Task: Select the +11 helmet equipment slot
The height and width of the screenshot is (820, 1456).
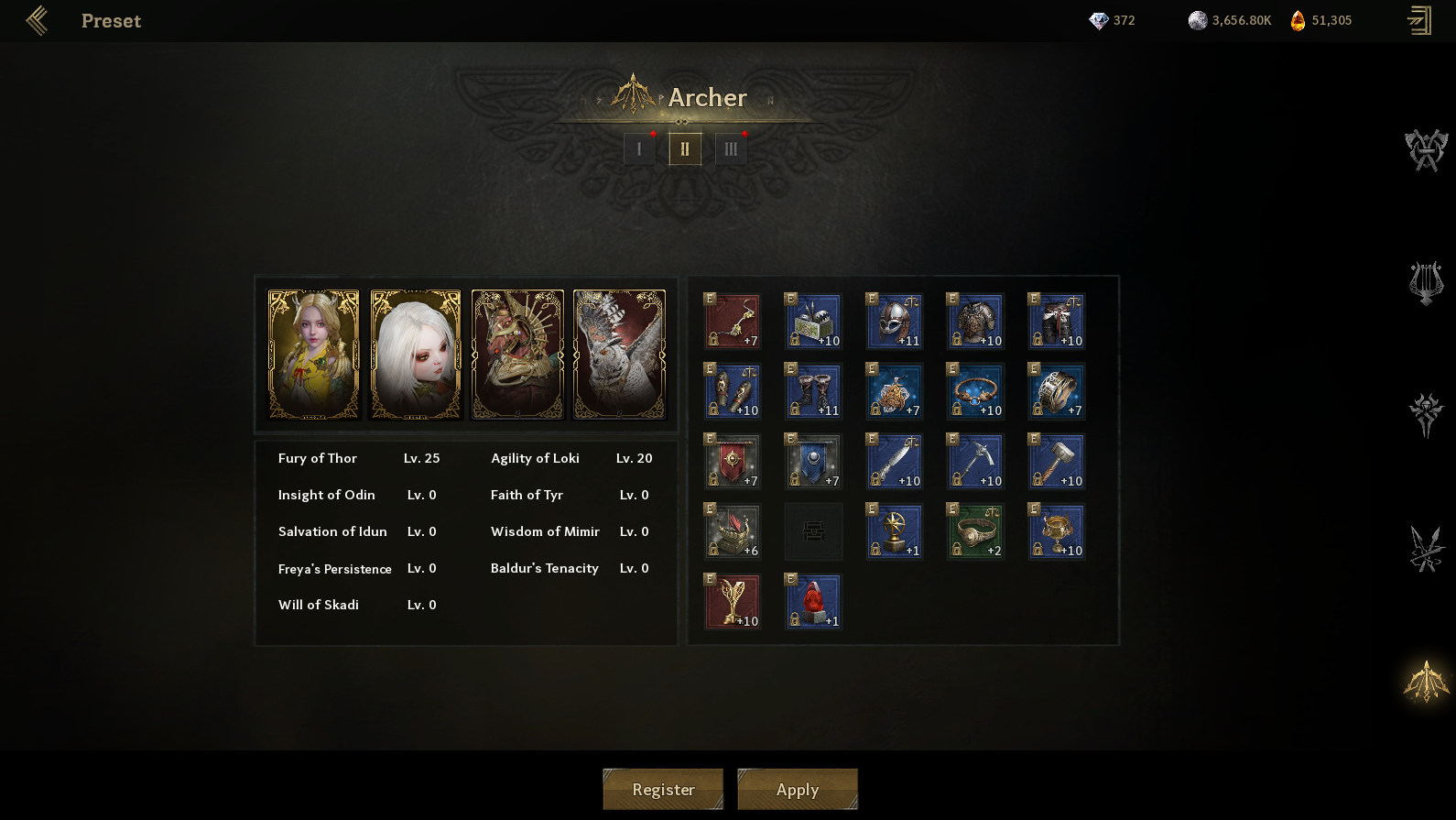Action: [x=895, y=322]
